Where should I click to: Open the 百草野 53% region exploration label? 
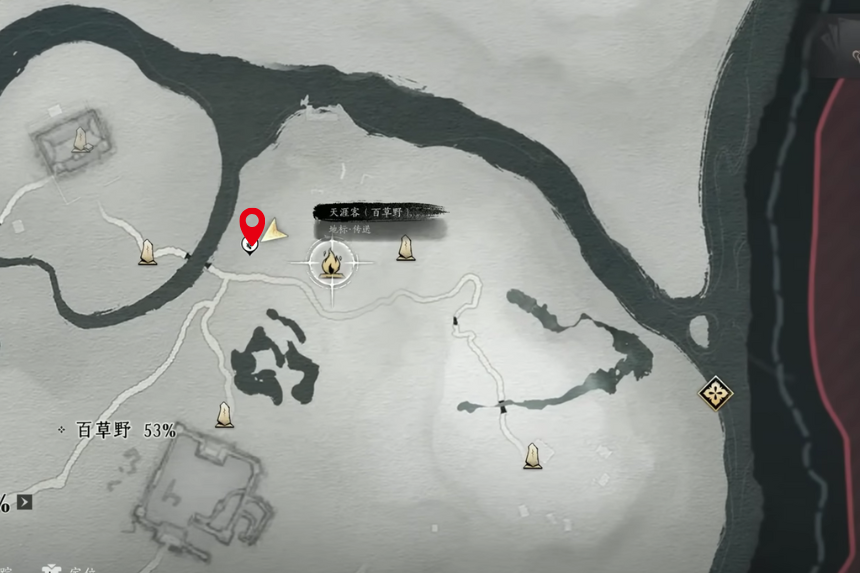tap(118, 430)
